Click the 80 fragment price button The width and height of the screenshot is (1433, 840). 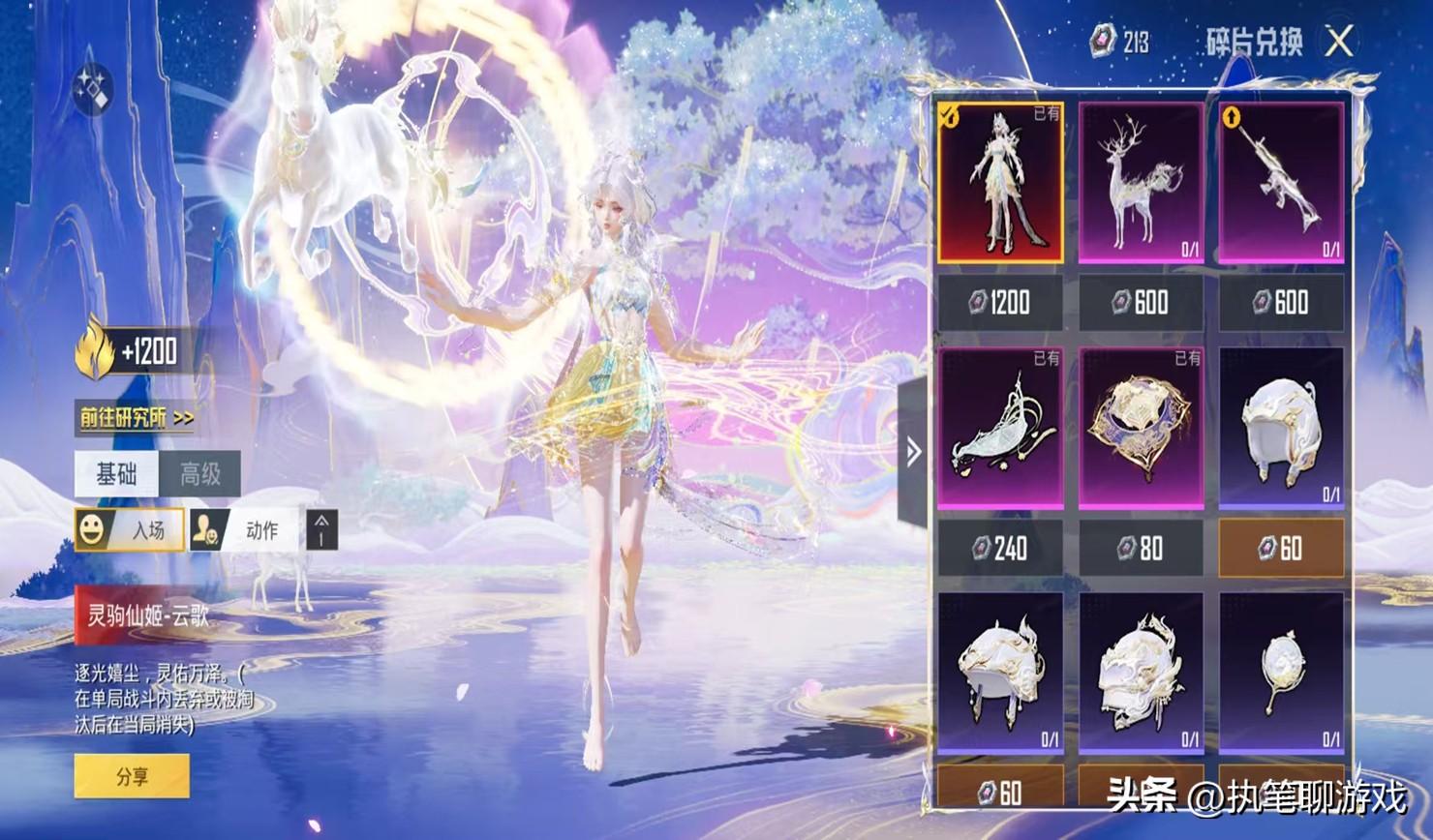1142,549
